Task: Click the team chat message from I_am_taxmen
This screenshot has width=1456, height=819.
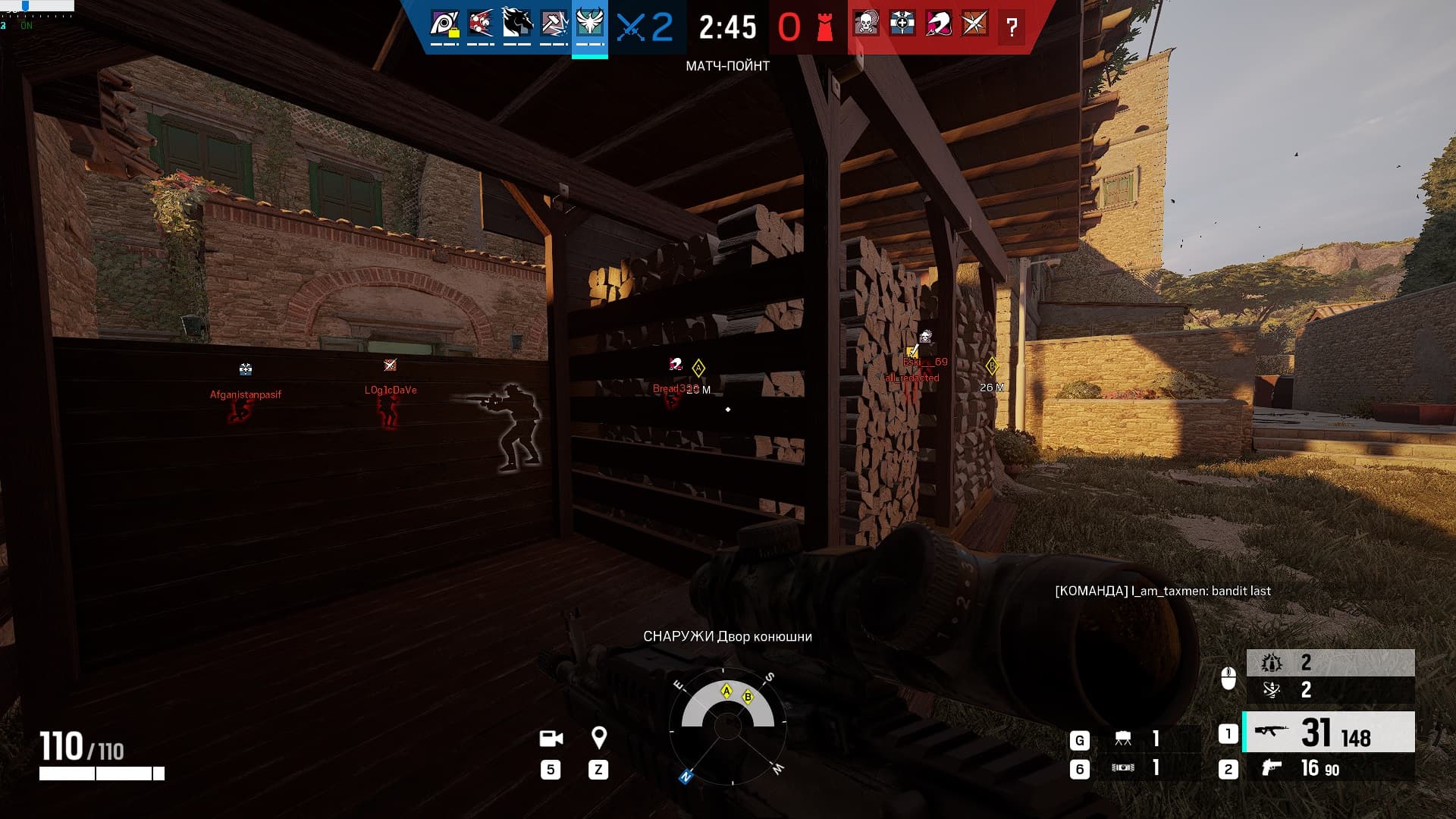Action: (x=1163, y=591)
